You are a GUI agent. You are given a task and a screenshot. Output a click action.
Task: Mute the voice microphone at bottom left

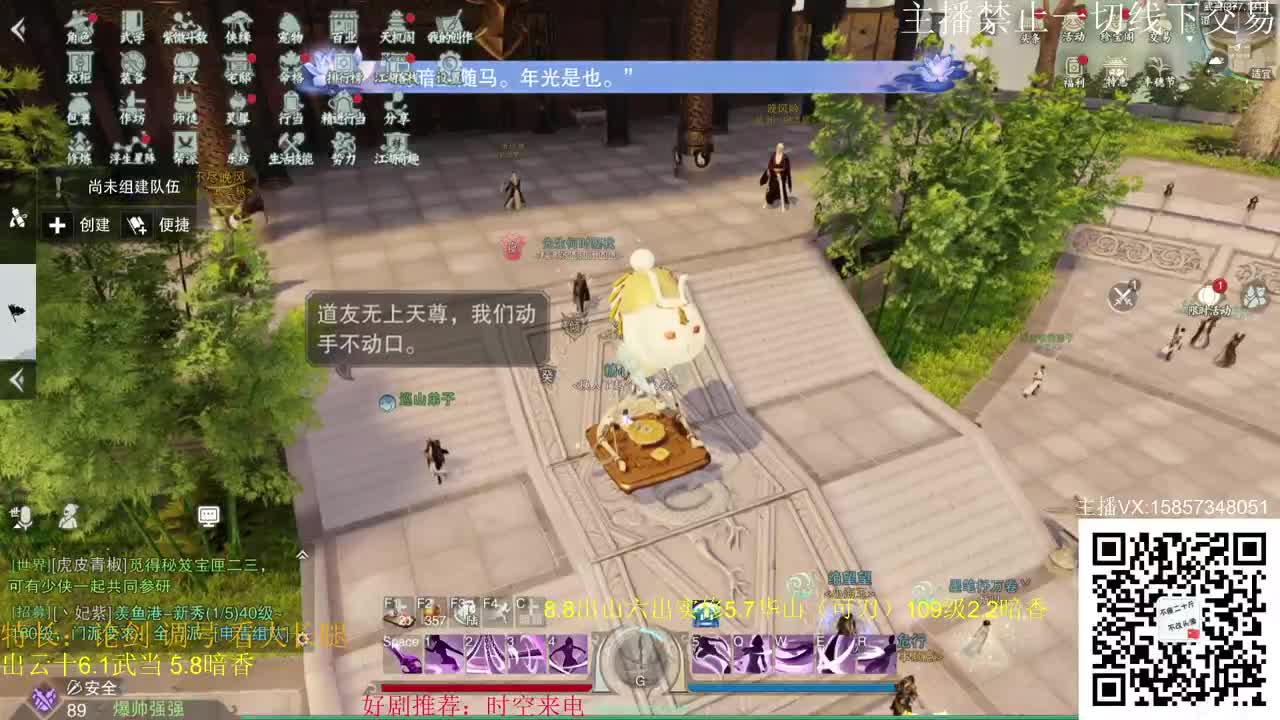(25, 516)
